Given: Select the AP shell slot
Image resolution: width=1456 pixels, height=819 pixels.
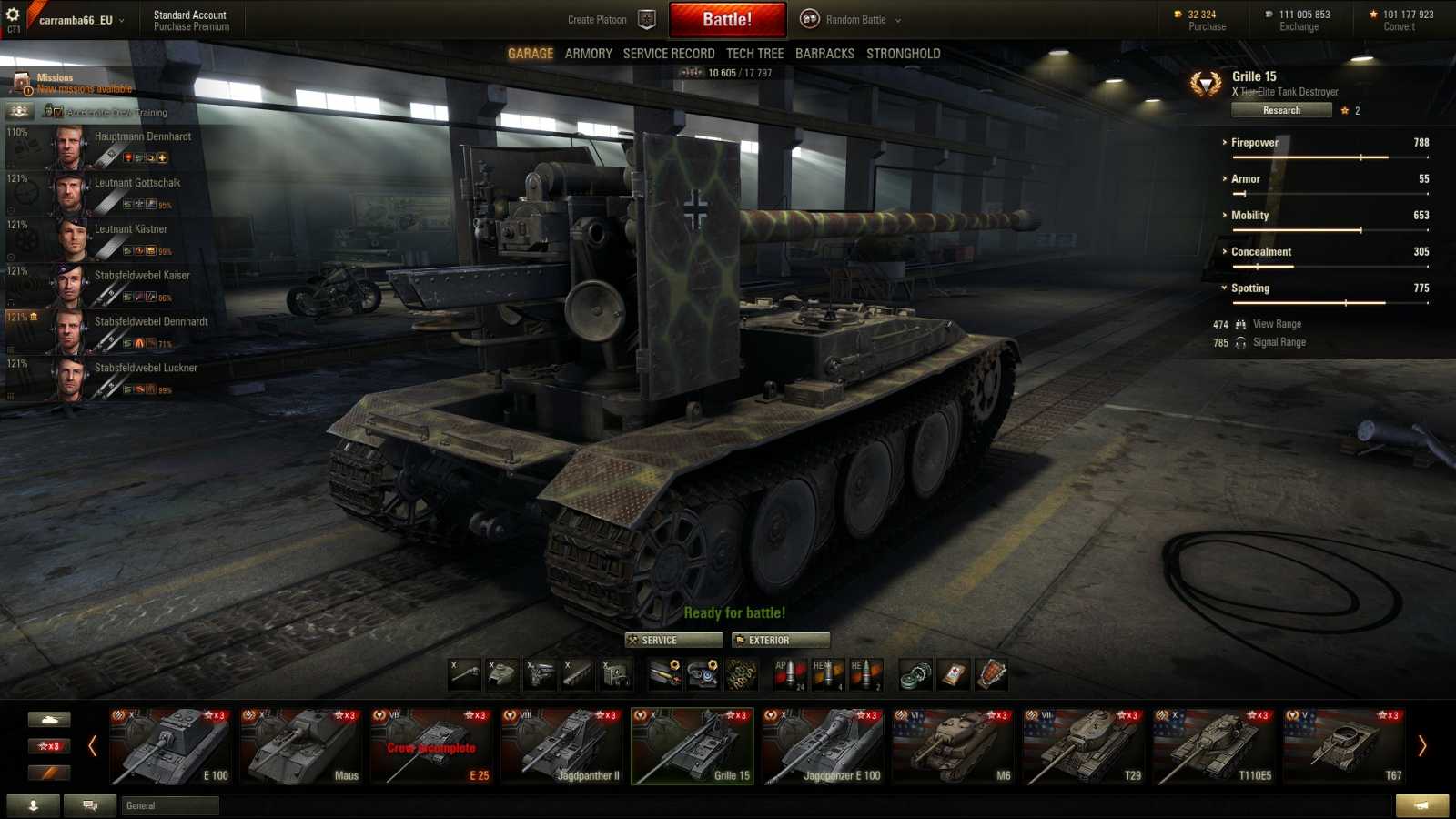Looking at the screenshot, I should (788, 672).
